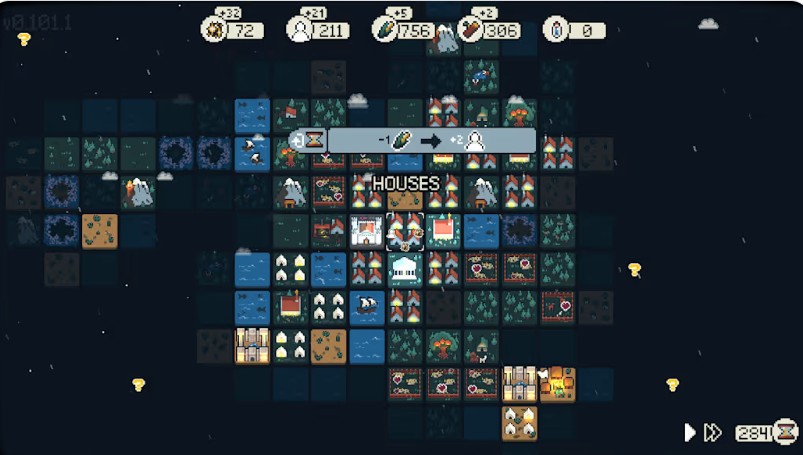Select the sailing ship water tile
803x455 pixels.
[x=367, y=307]
